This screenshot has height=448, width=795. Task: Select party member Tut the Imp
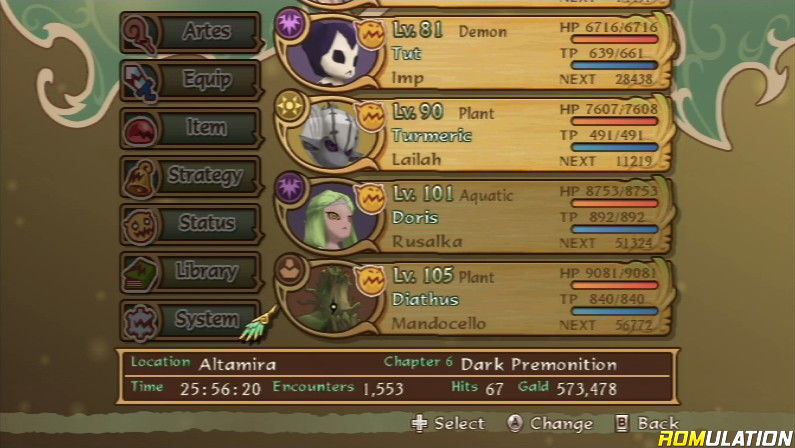click(x=520, y=53)
